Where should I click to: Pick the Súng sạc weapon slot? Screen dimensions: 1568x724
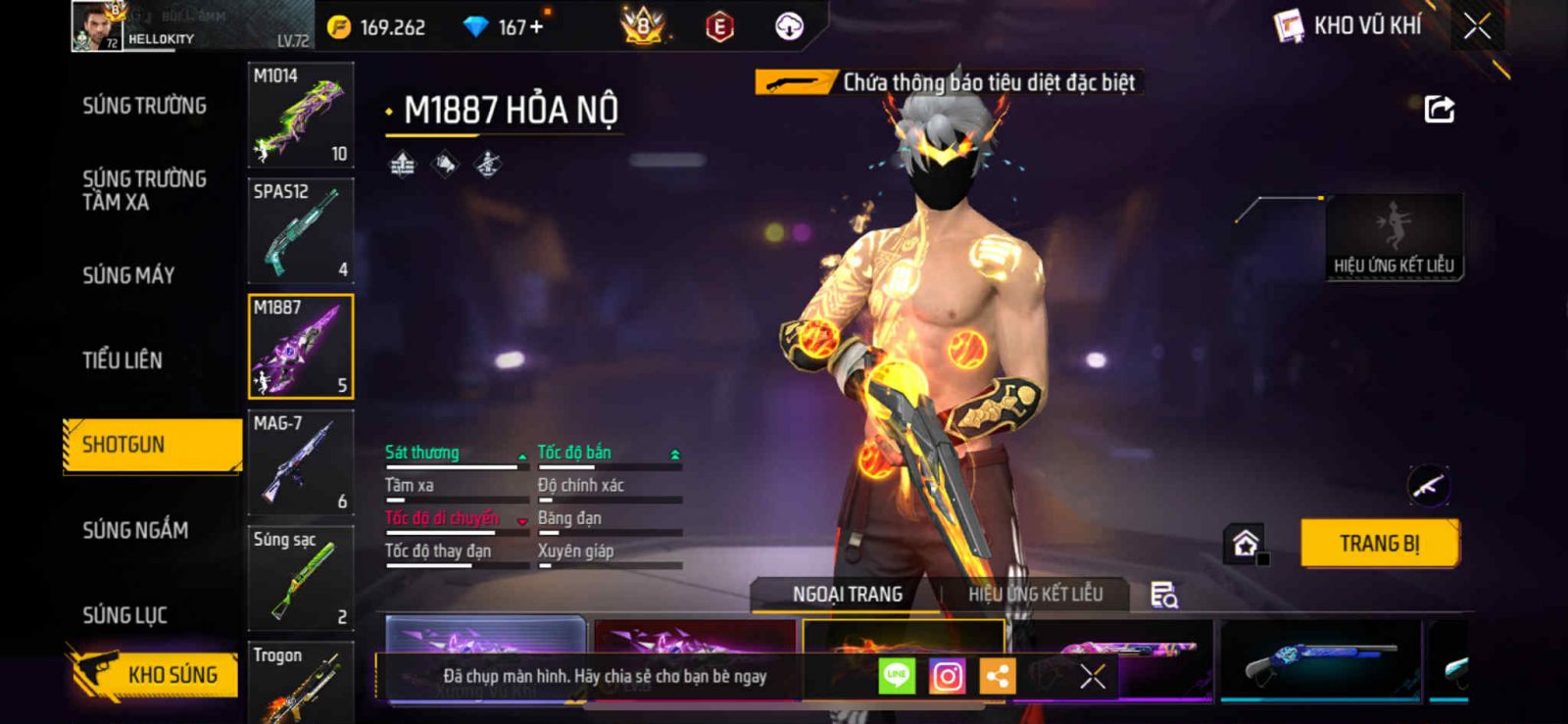click(300, 578)
